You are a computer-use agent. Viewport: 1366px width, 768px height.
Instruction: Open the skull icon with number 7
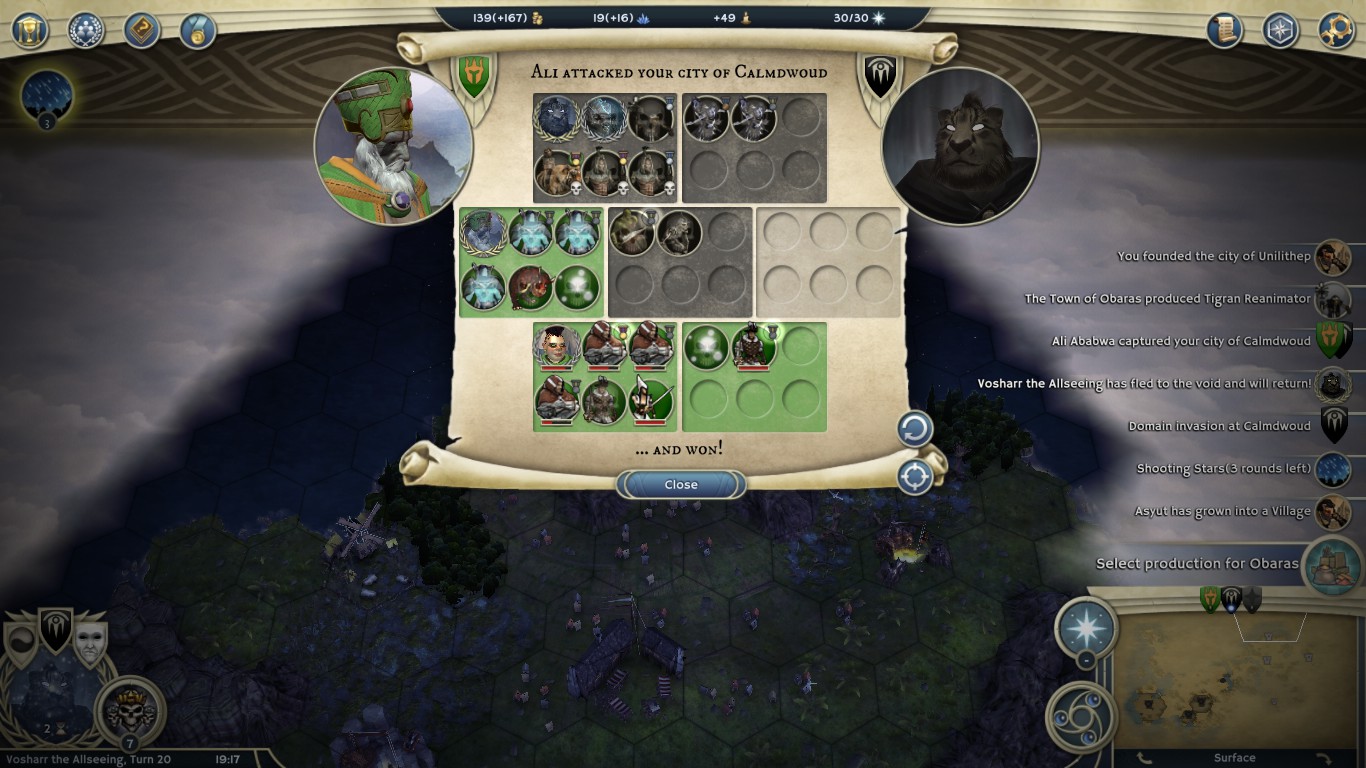coord(130,711)
